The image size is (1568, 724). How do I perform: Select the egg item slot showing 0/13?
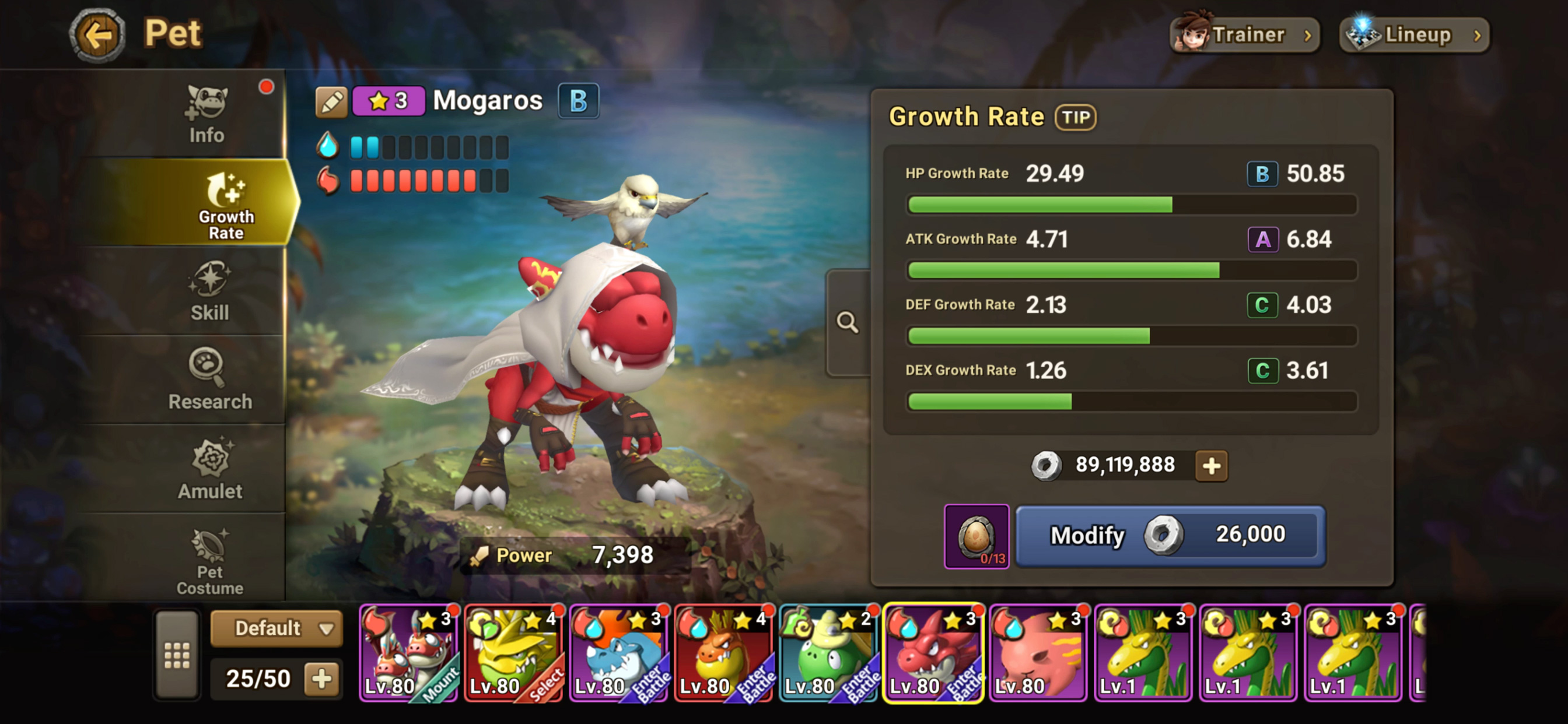pos(976,536)
